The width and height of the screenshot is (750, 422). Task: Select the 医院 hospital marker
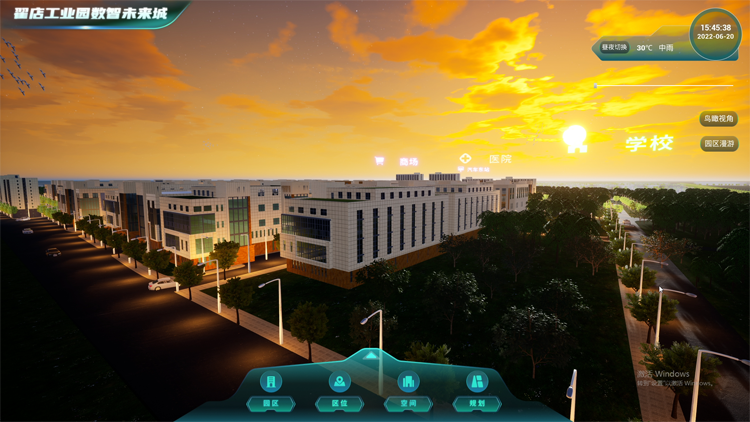[487, 159]
